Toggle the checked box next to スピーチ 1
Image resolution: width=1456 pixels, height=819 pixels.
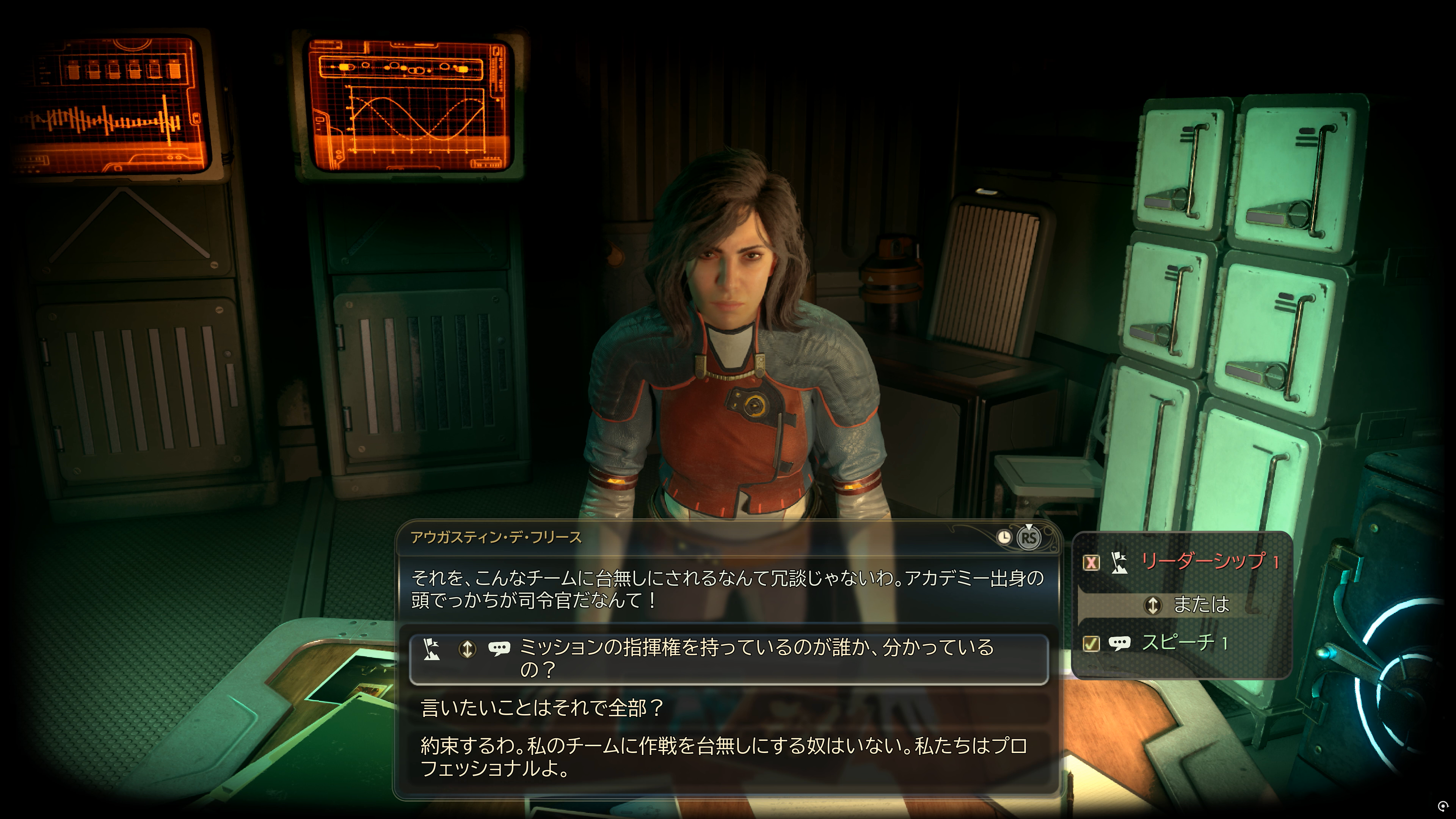click(1092, 643)
